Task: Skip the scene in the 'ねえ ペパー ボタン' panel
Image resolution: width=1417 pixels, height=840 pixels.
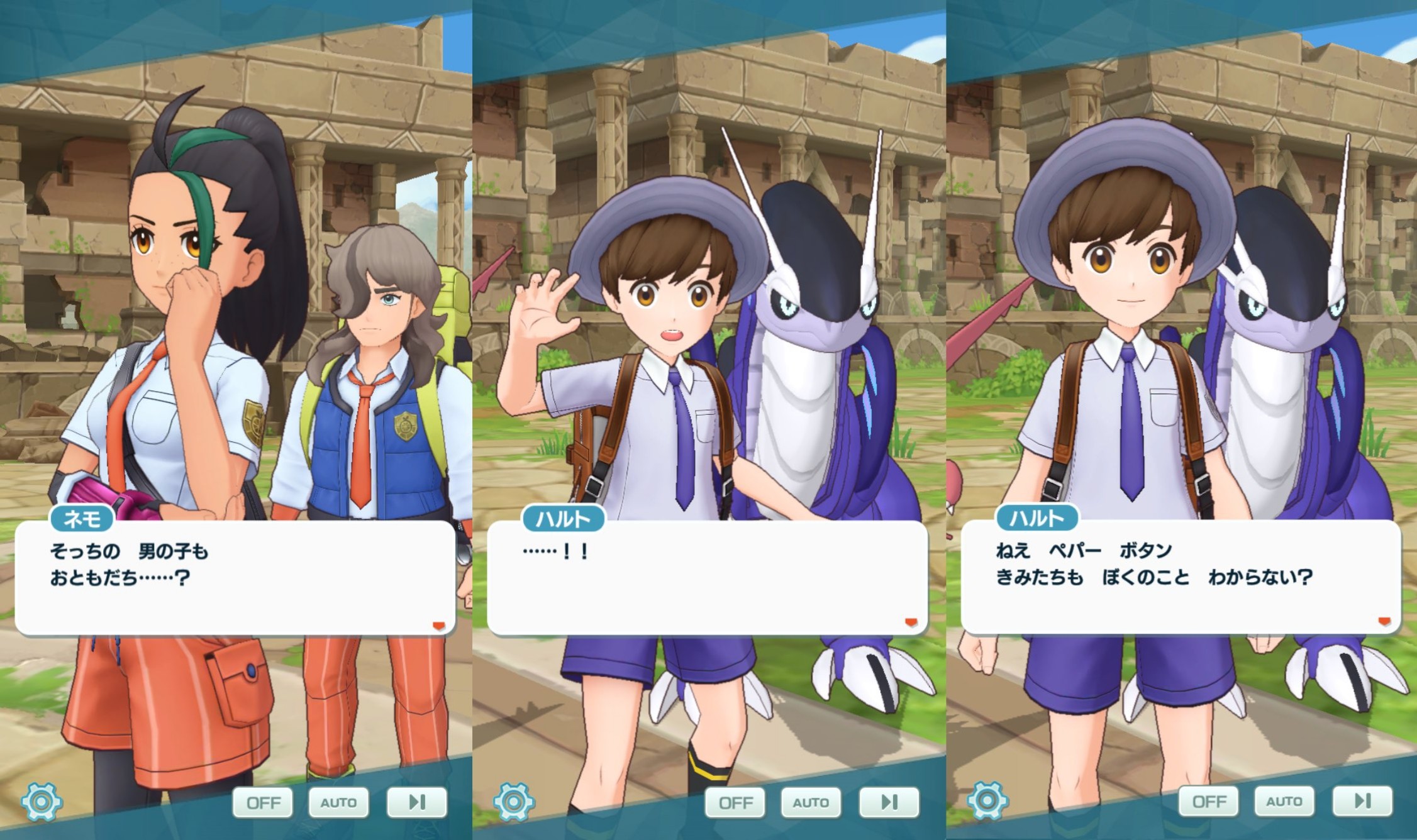Action: coord(1362,801)
